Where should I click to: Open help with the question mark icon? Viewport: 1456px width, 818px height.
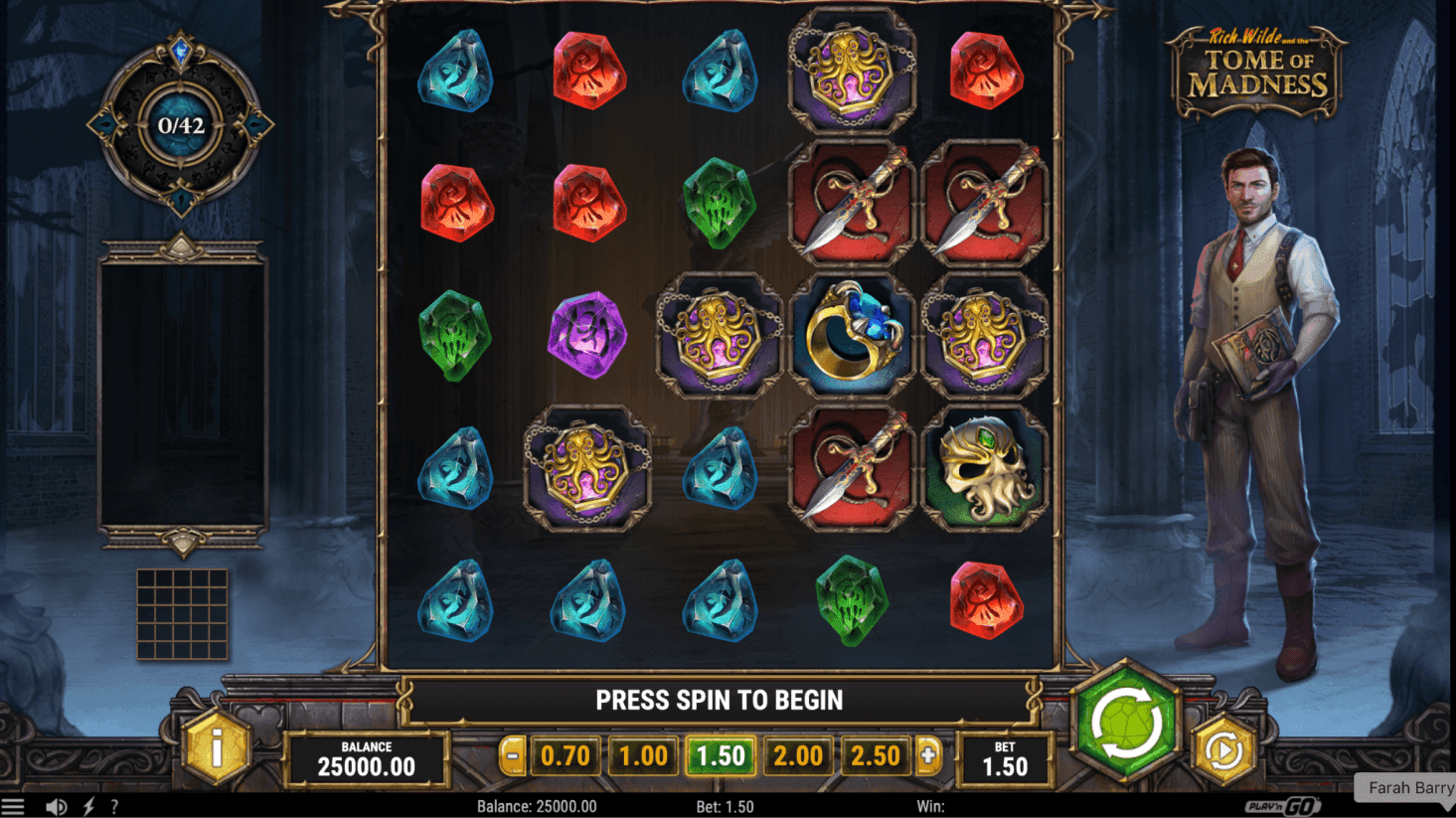pos(113,807)
